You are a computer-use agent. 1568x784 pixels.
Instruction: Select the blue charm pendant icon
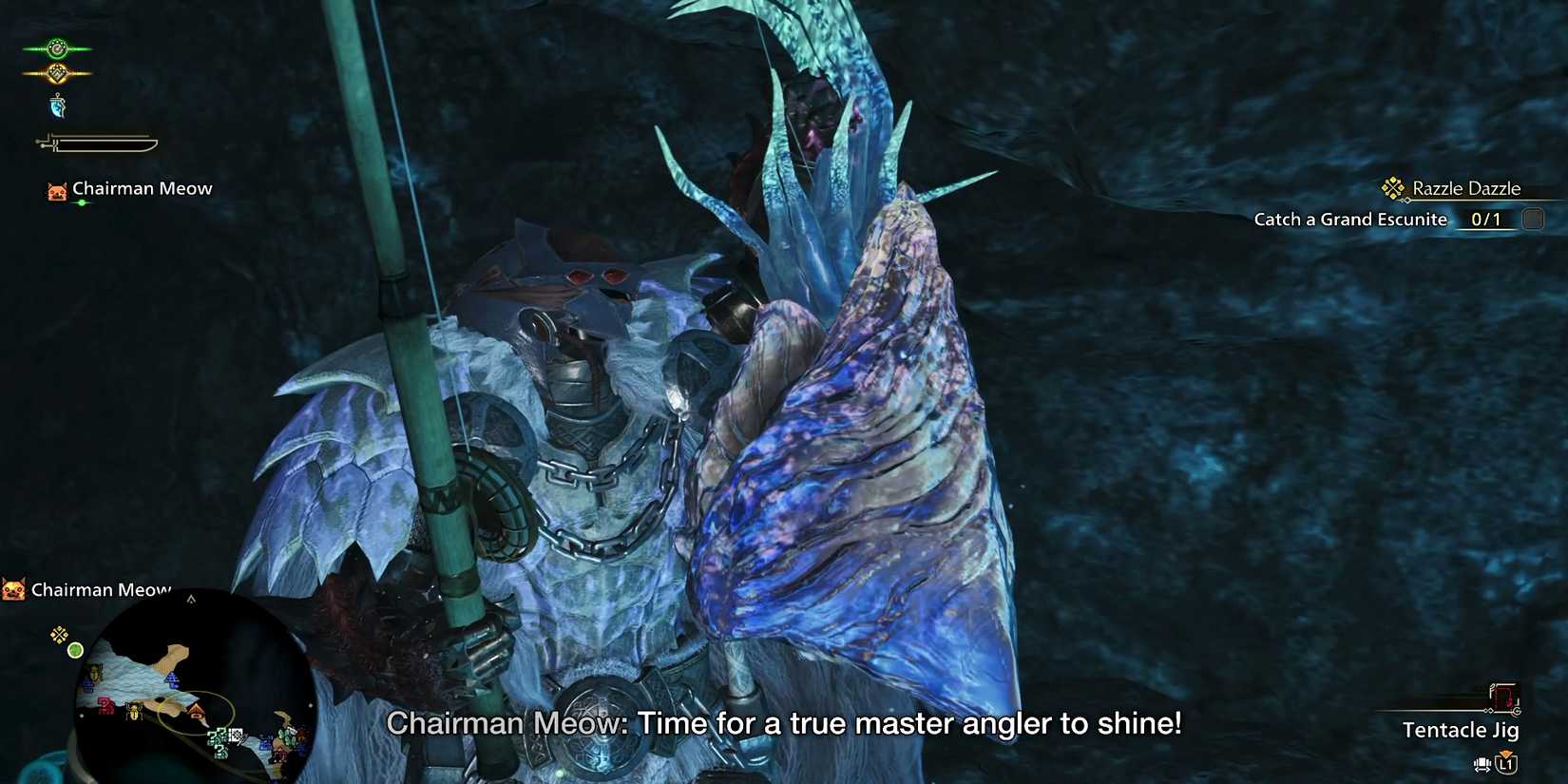click(57, 106)
